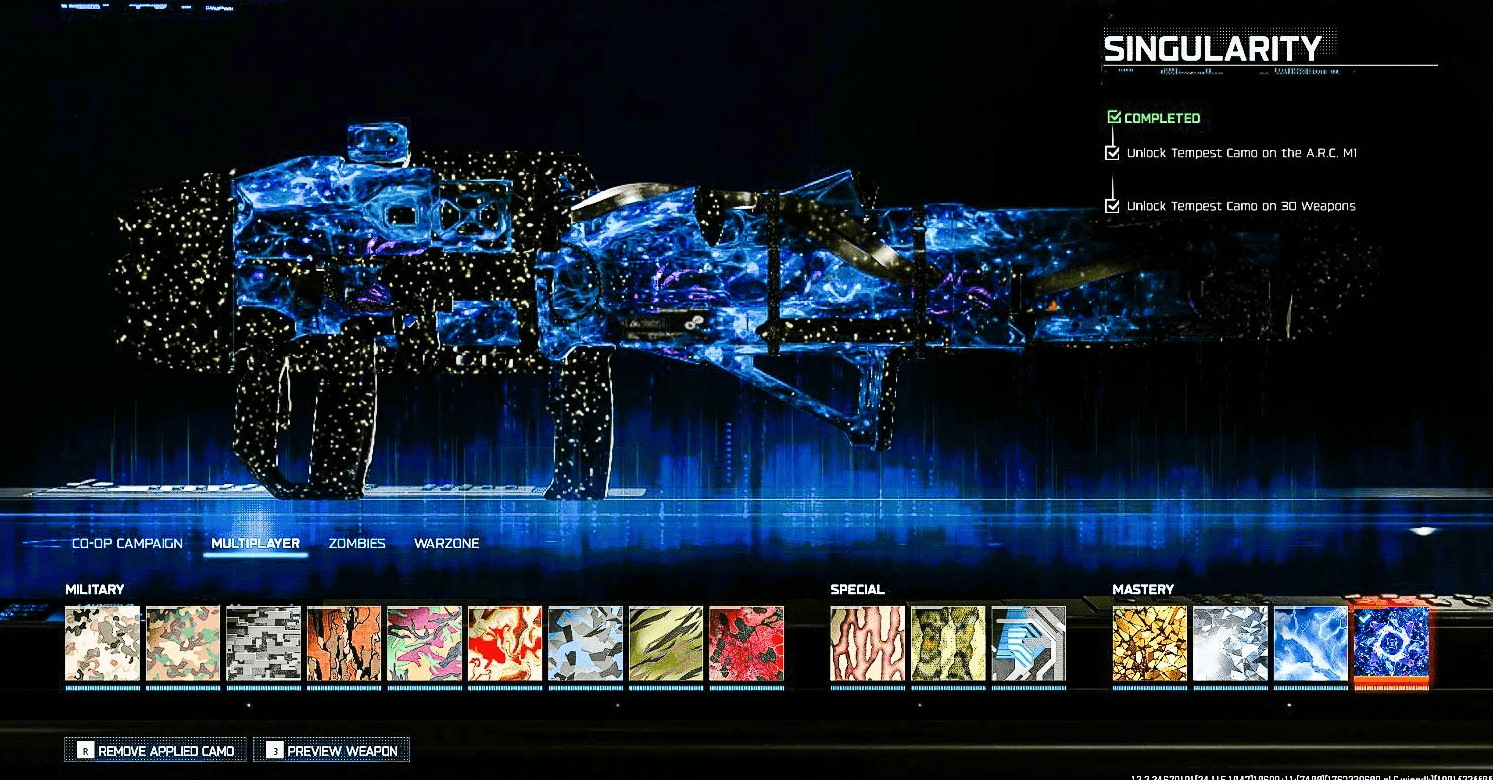Select the urban digital camo tile

coord(262,644)
